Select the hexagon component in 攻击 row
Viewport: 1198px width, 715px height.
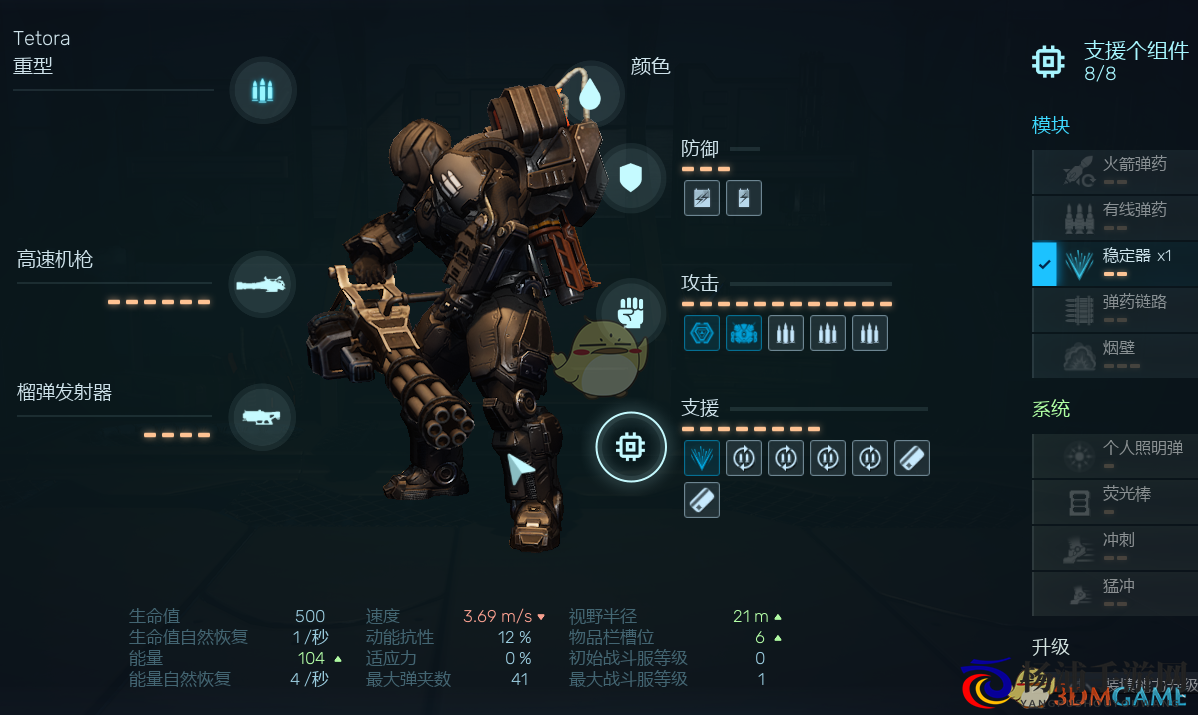coord(702,333)
